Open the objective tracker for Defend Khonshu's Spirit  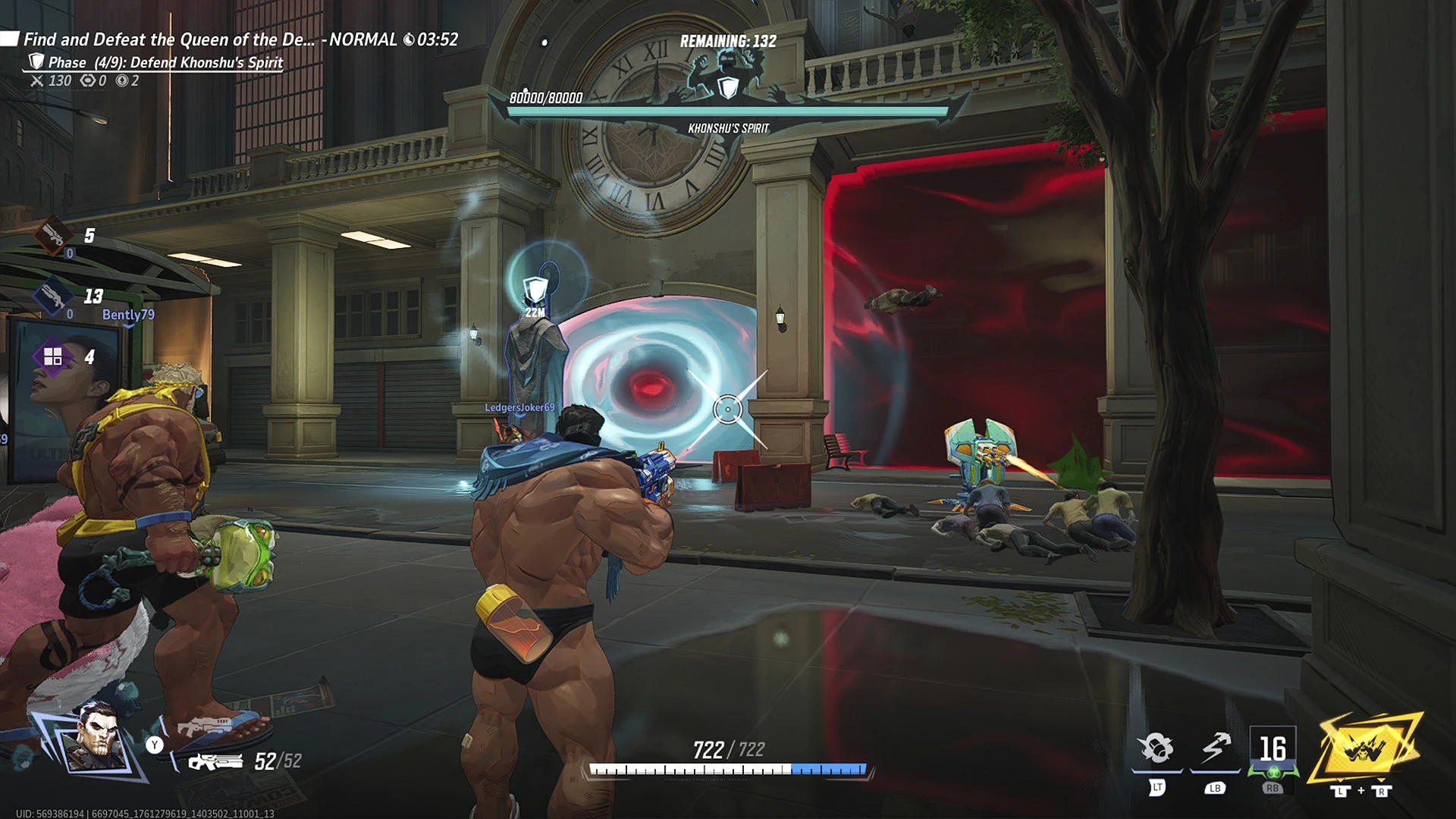[165, 62]
